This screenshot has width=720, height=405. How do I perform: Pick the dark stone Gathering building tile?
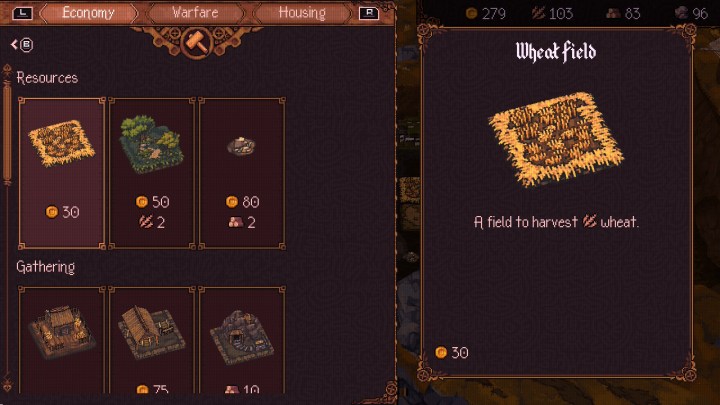[x=241, y=340]
